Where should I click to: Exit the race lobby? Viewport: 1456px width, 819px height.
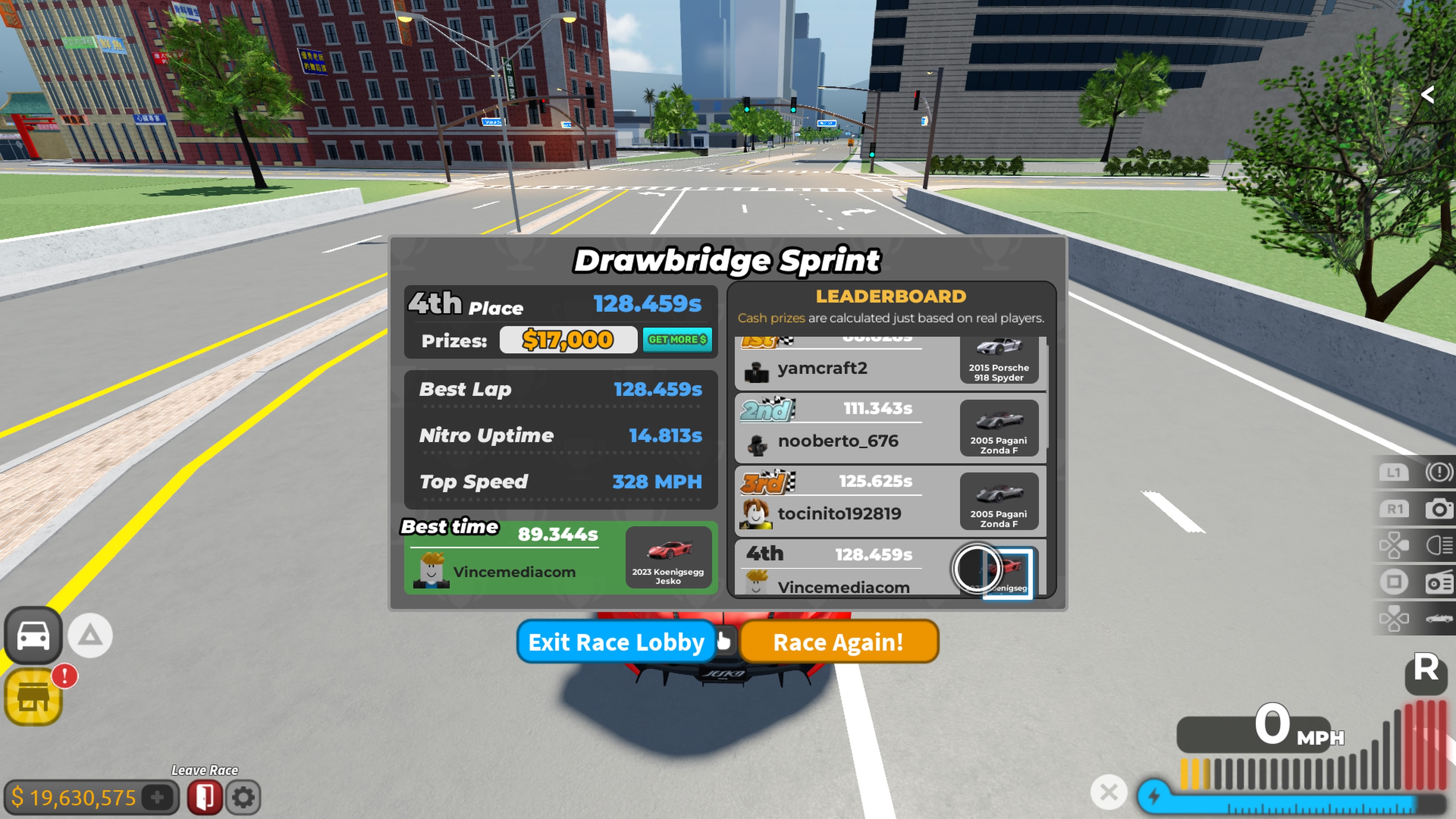point(615,642)
